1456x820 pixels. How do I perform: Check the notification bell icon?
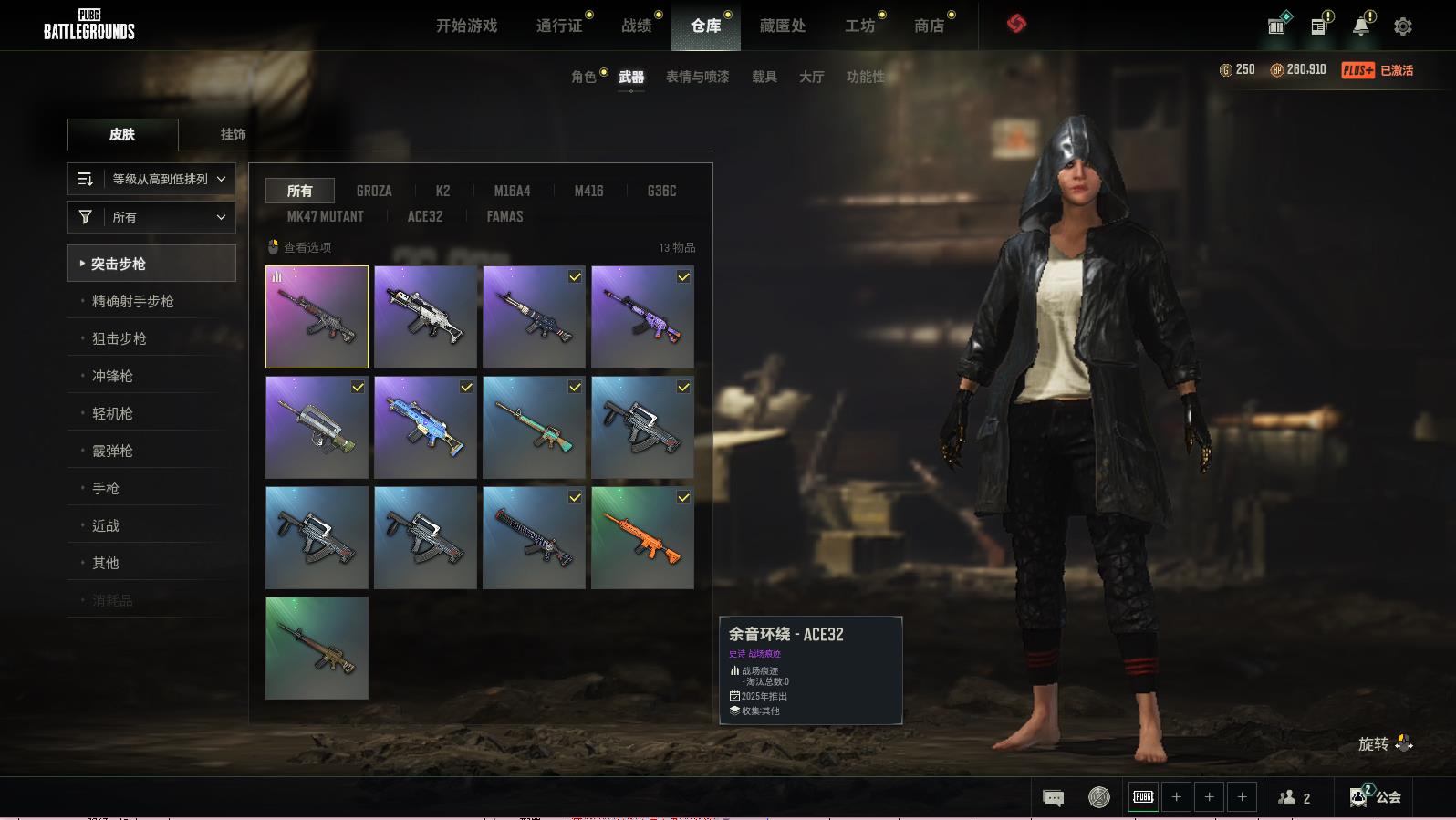pyautogui.click(x=1360, y=26)
